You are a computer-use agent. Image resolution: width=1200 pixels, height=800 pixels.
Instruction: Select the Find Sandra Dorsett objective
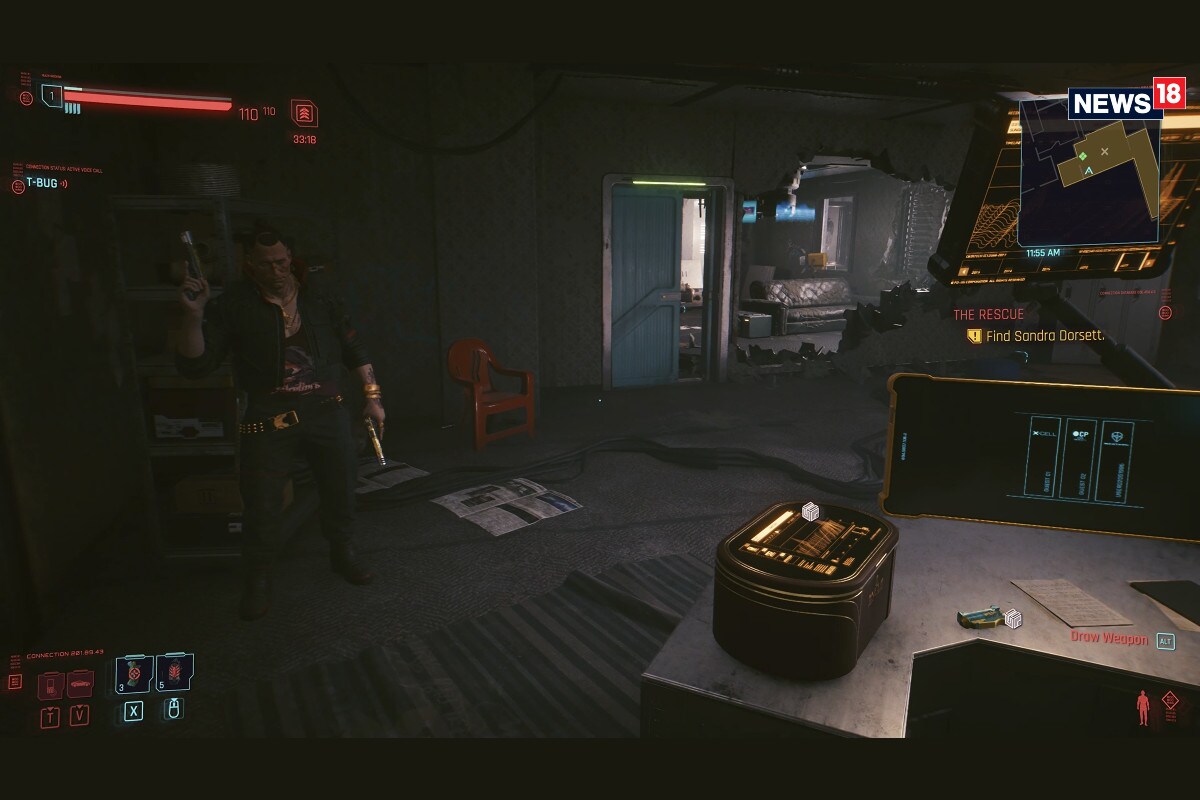click(1045, 336)
